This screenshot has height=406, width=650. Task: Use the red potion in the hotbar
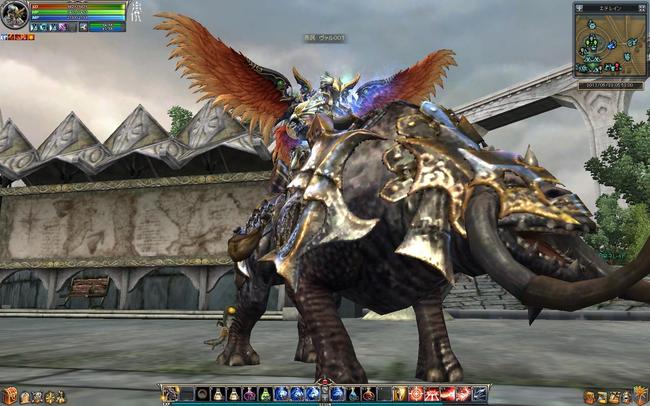coord(368,394)
